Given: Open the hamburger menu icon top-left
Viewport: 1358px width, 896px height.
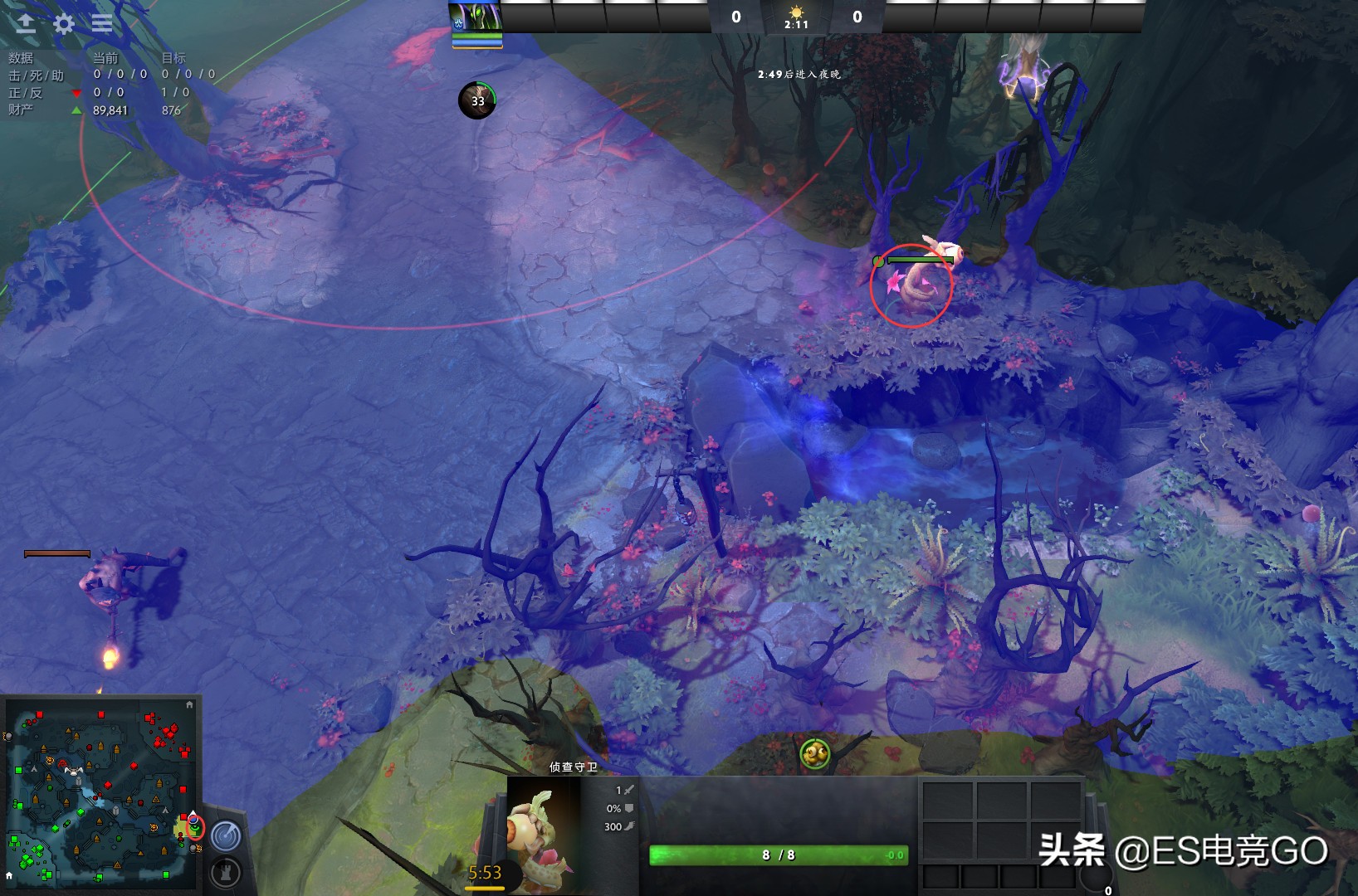Looking at the screenshot, I should (x=101, y=23).
